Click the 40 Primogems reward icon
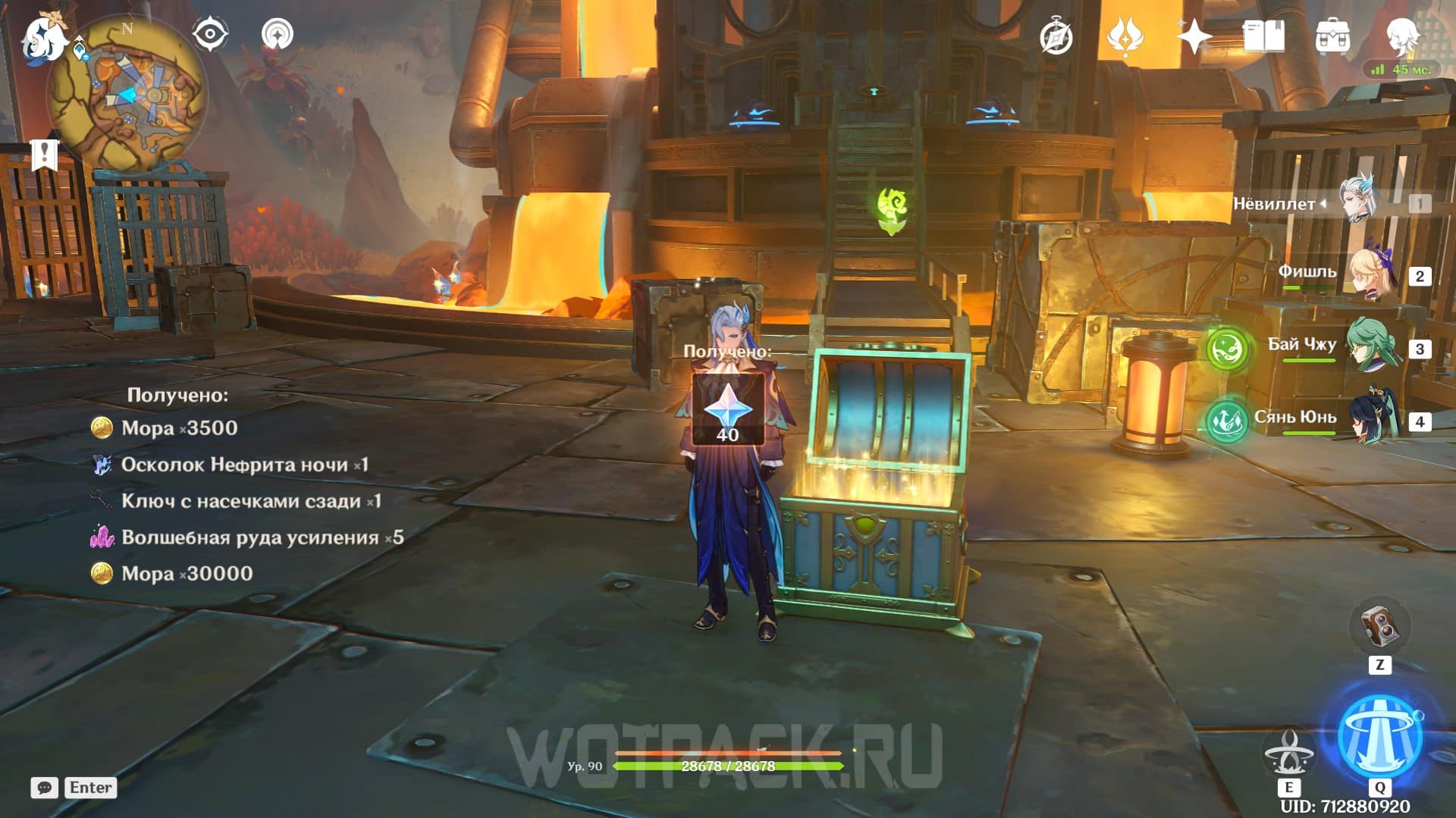Viewport: 1456px width, 818px height. click(x=727, y=410)
